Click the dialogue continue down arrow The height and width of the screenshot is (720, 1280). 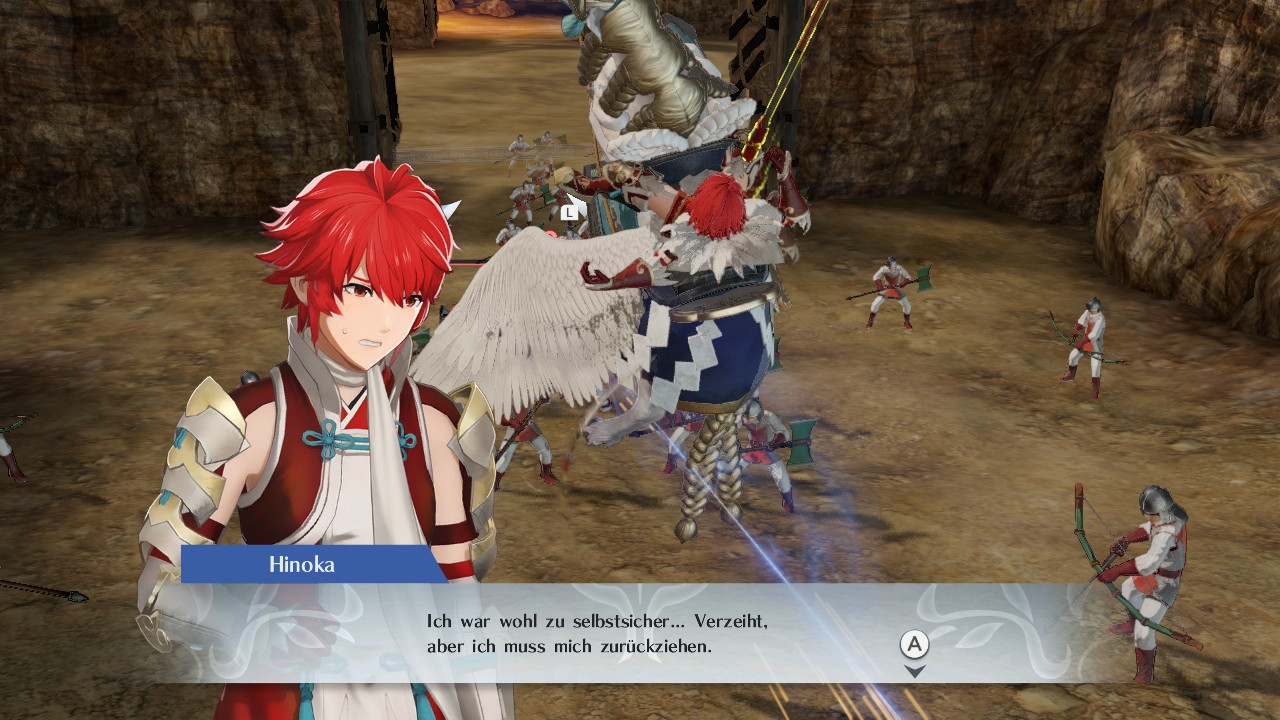click(x=915, y=671)
